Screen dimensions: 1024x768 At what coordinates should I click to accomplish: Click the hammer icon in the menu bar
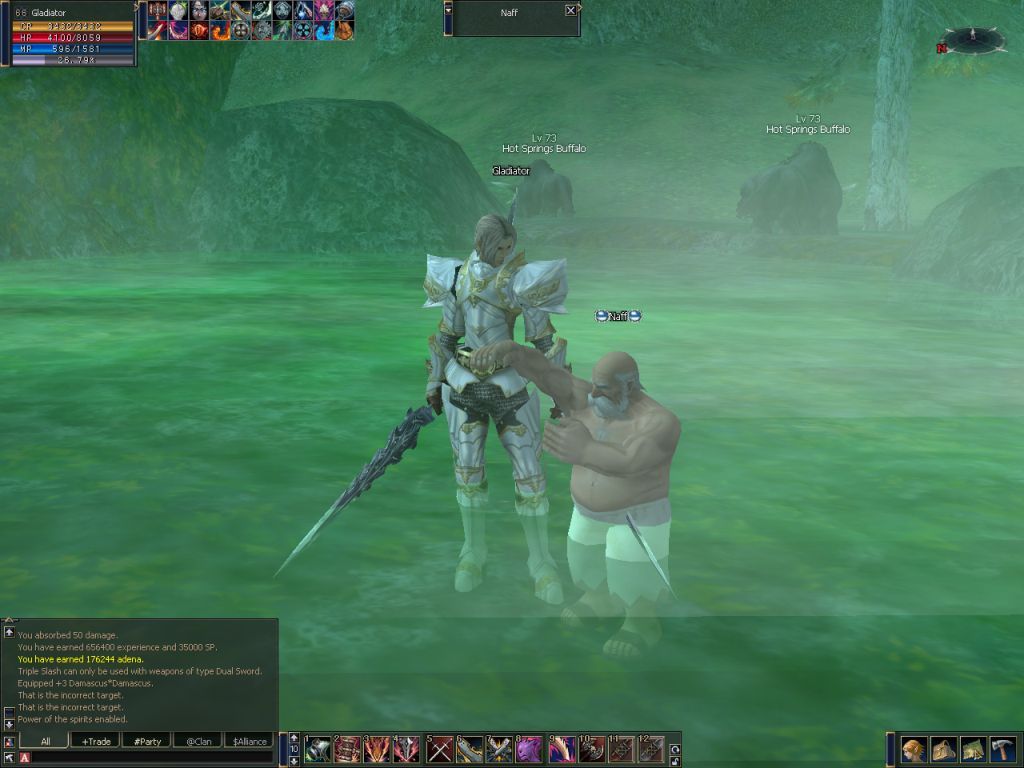point(1003,750)
